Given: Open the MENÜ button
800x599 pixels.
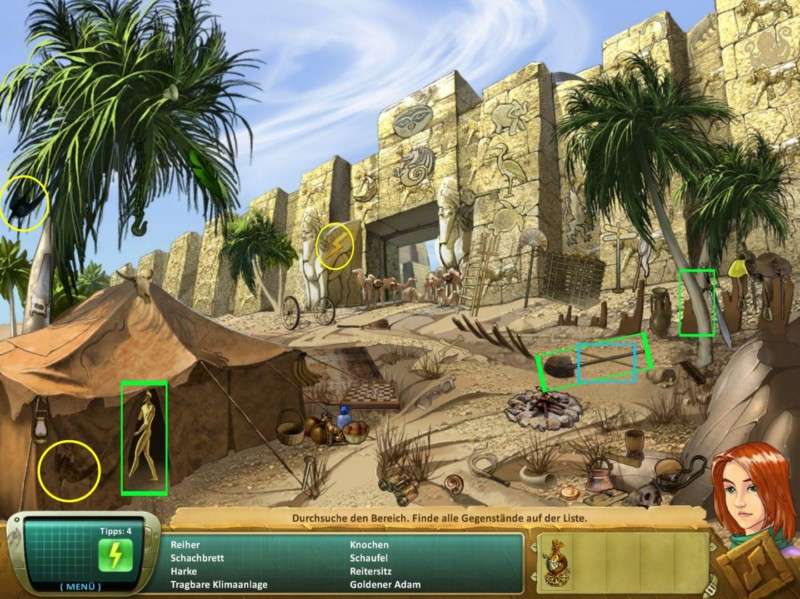Looking at the screenshot, I should [79, 586].
